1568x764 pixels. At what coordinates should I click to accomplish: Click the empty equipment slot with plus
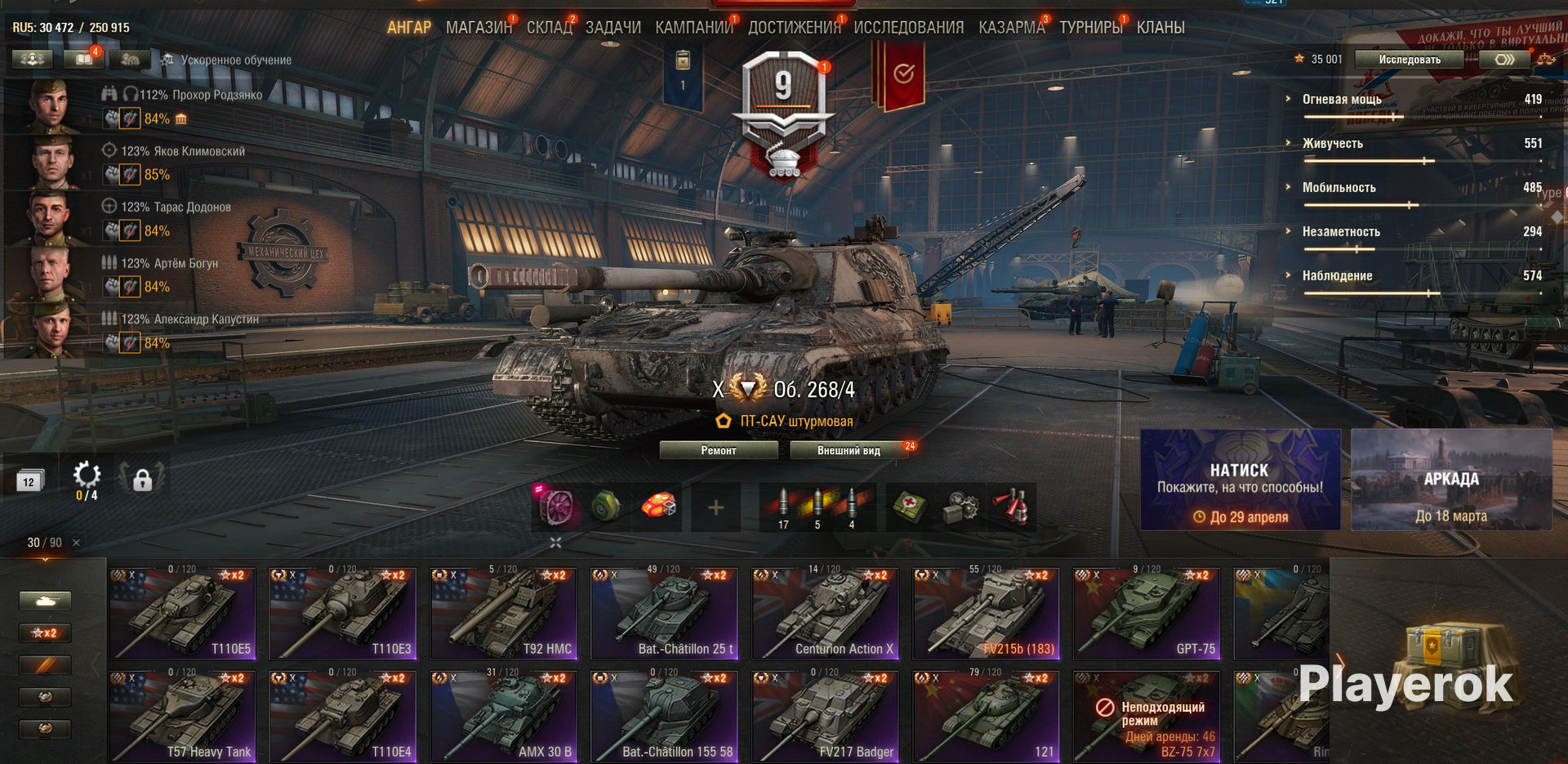[715, 507]
